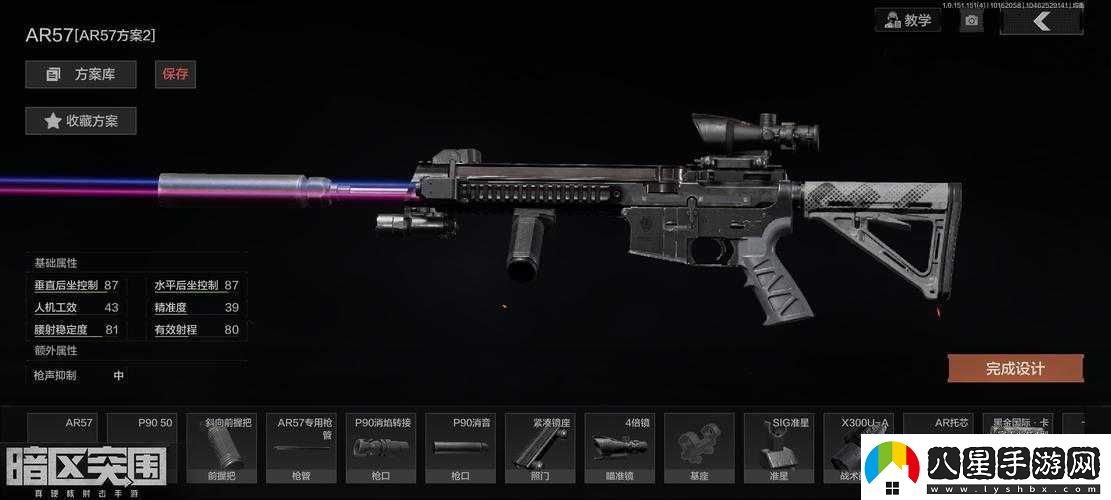Save the build with 保存
The height and width of the screenshot is (500, 1111).
175,74
